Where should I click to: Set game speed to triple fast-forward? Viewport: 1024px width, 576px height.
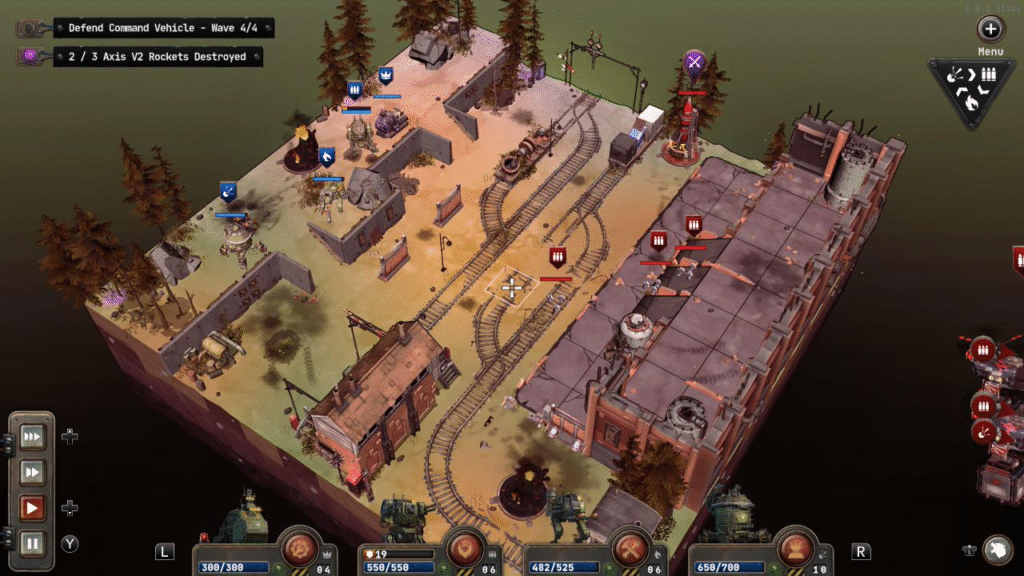tap(32, 436)
